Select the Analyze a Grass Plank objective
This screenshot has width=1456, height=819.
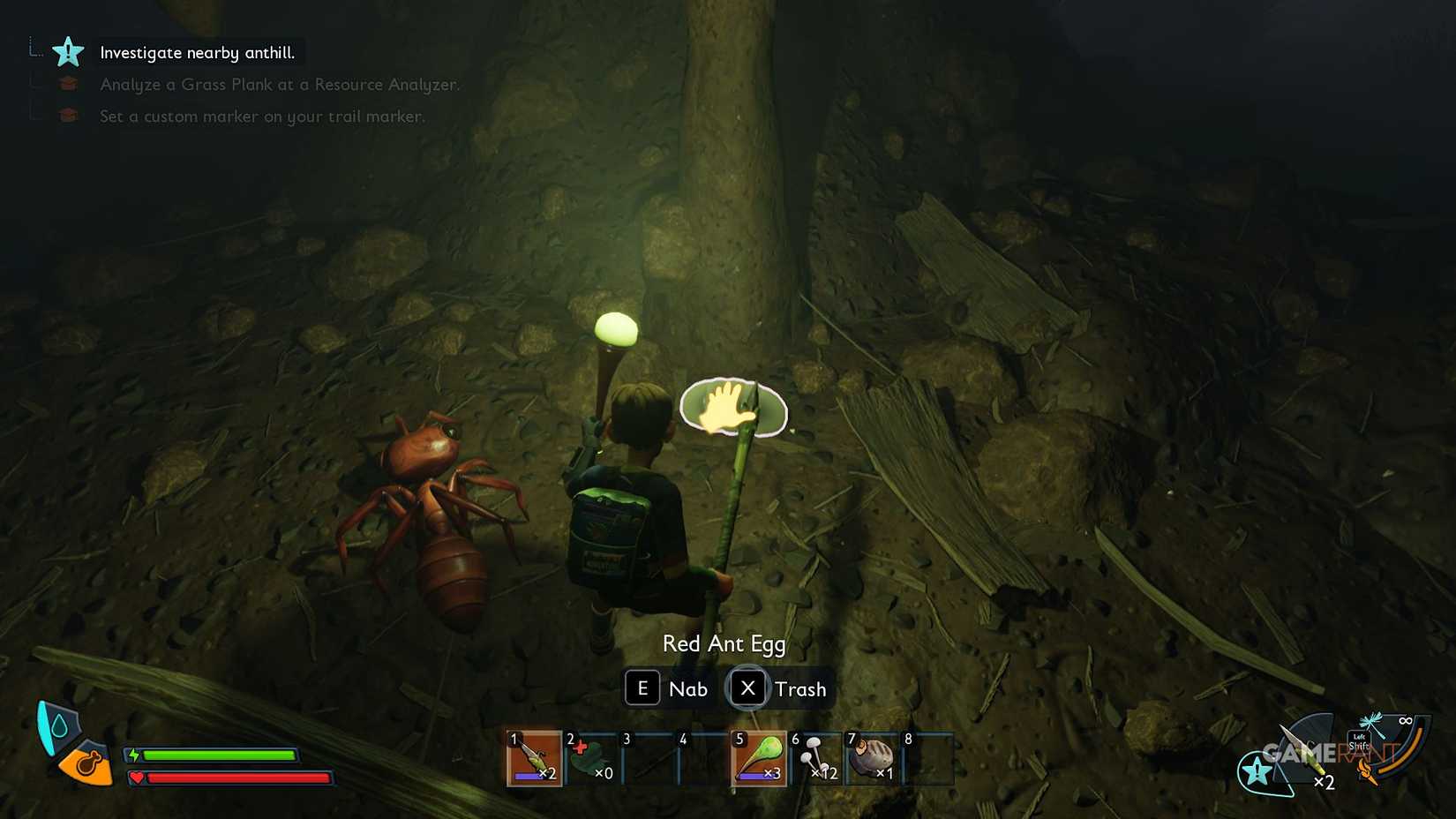click(279, 84)
